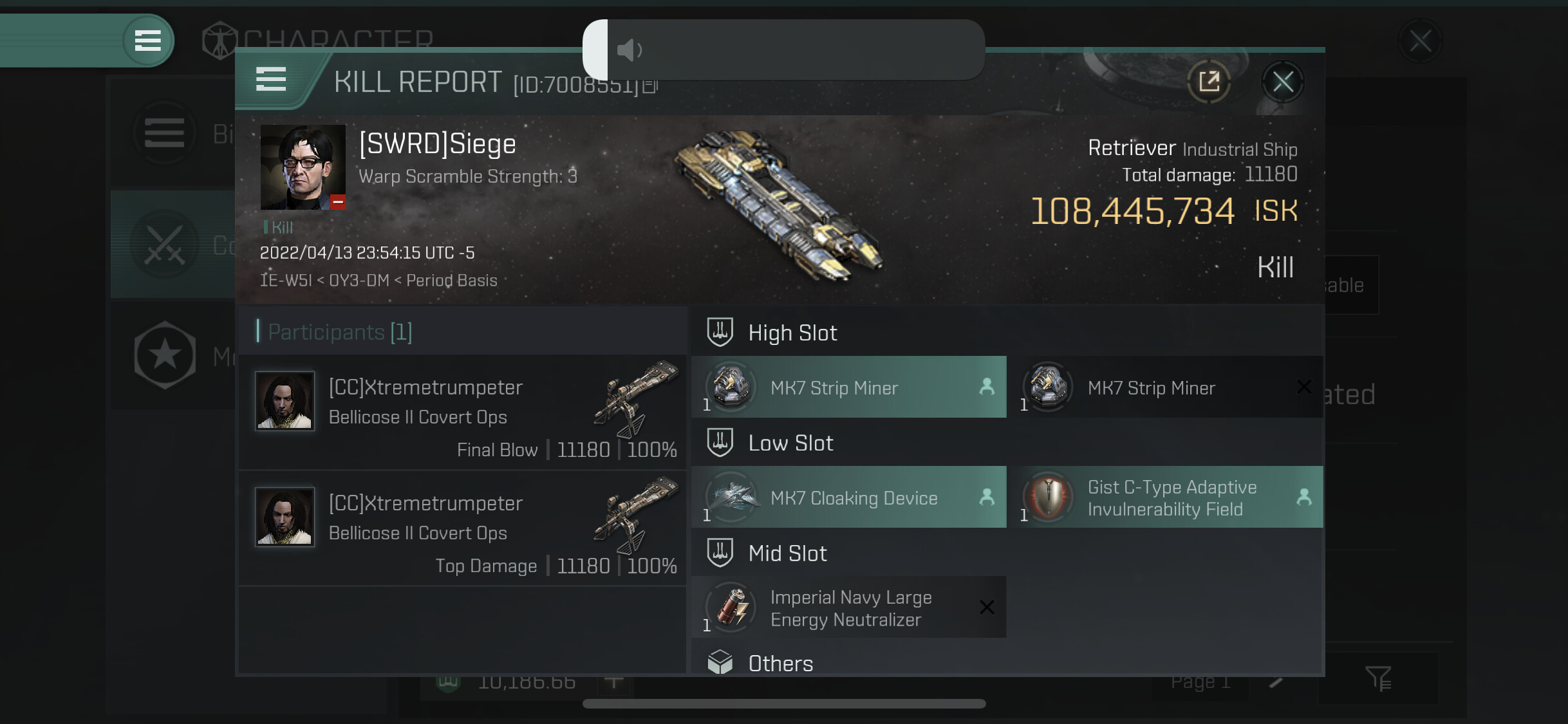Open the main menu in top-left corner
This screenshot has width=1568, height=724.
coord(147,41)
